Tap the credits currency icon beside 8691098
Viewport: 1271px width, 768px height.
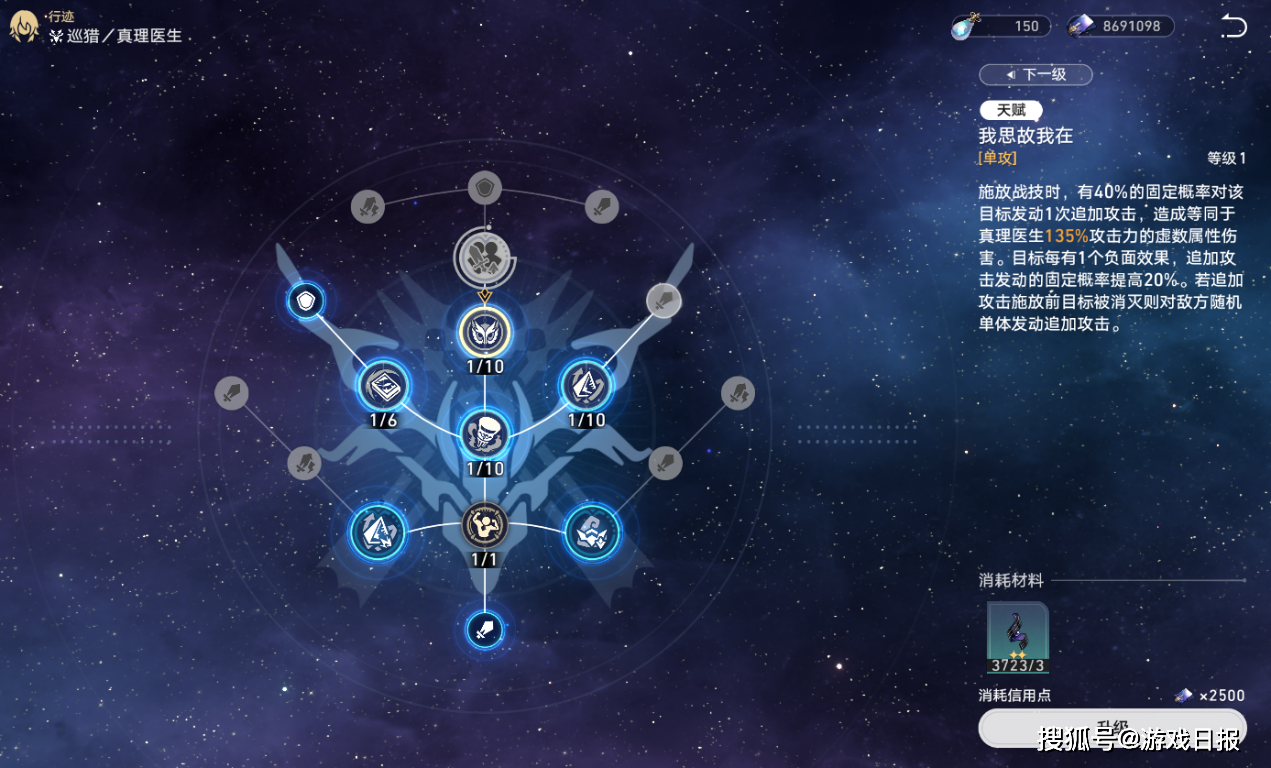coord(1081,26)
